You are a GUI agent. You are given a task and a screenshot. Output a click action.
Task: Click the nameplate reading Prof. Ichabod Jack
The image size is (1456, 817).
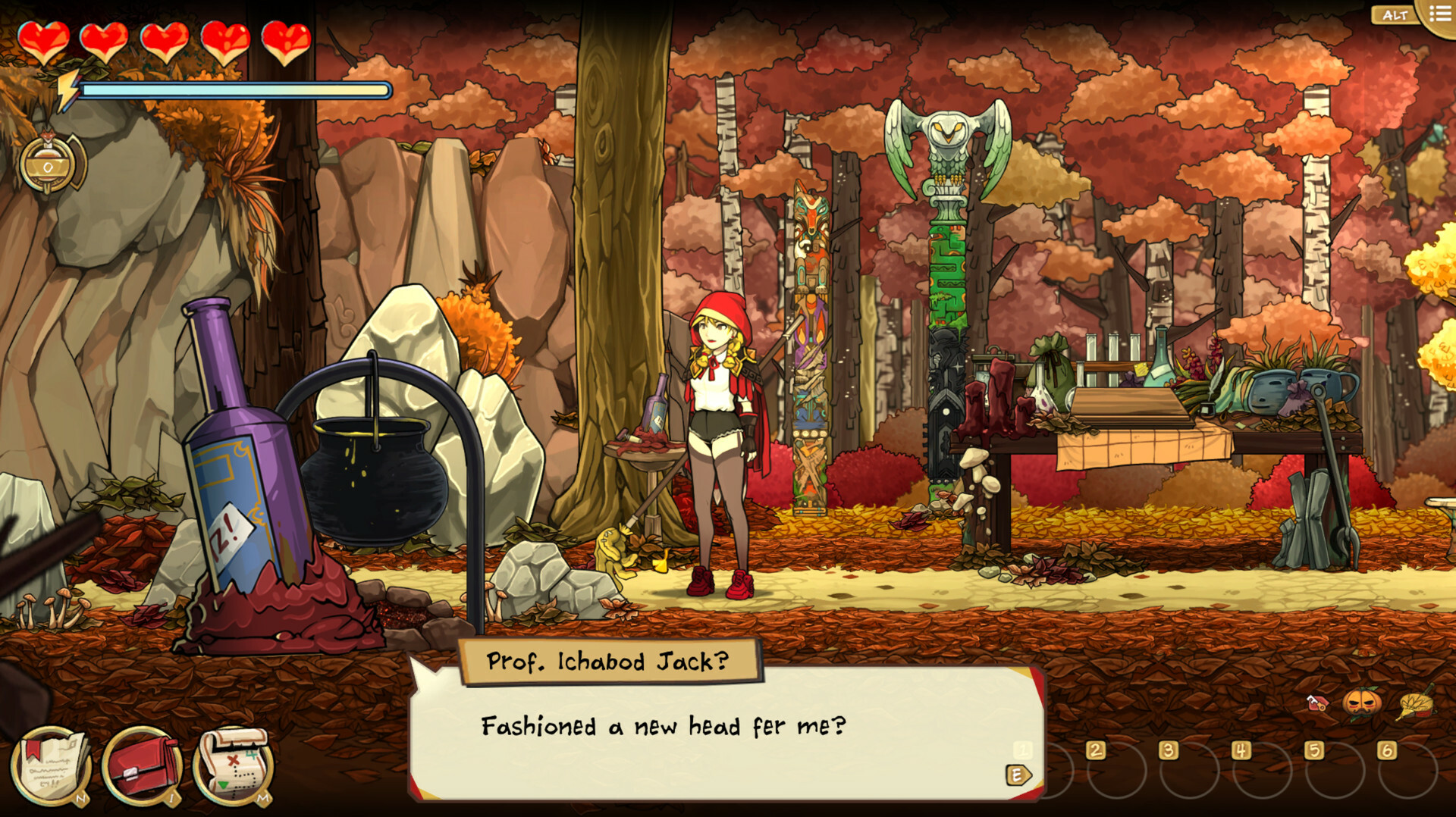(607, 662)
